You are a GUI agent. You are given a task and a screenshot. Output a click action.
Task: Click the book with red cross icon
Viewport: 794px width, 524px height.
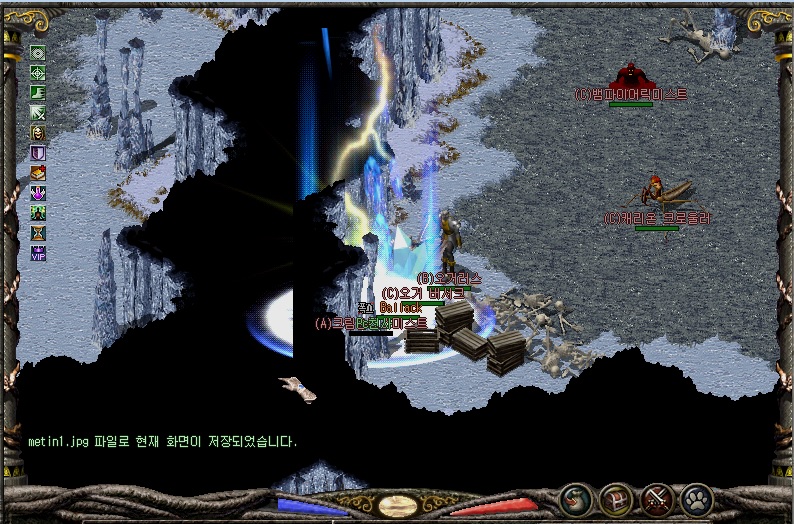pos(38,173)
